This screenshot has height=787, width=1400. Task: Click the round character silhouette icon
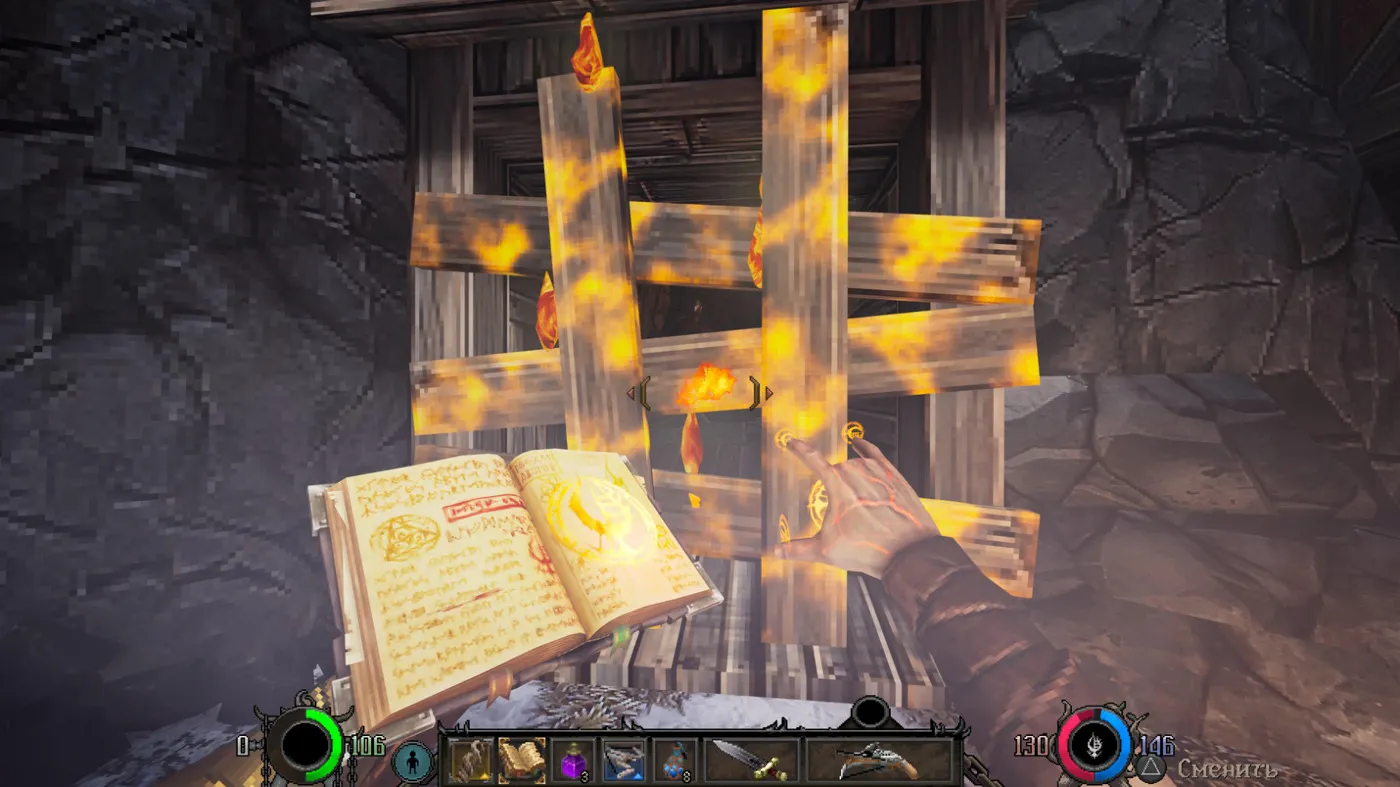411,760
